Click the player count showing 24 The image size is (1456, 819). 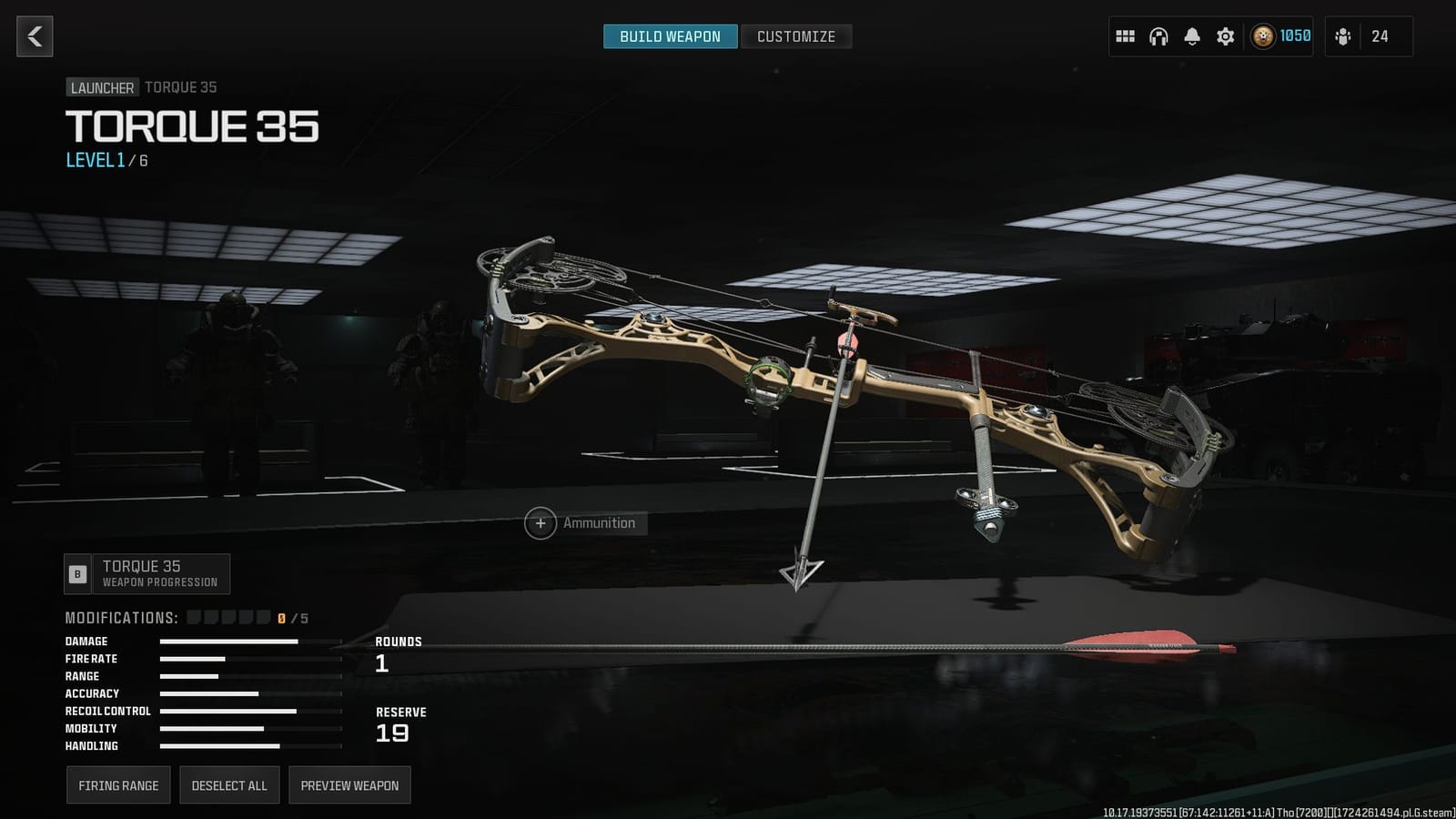pos(1380,36)
